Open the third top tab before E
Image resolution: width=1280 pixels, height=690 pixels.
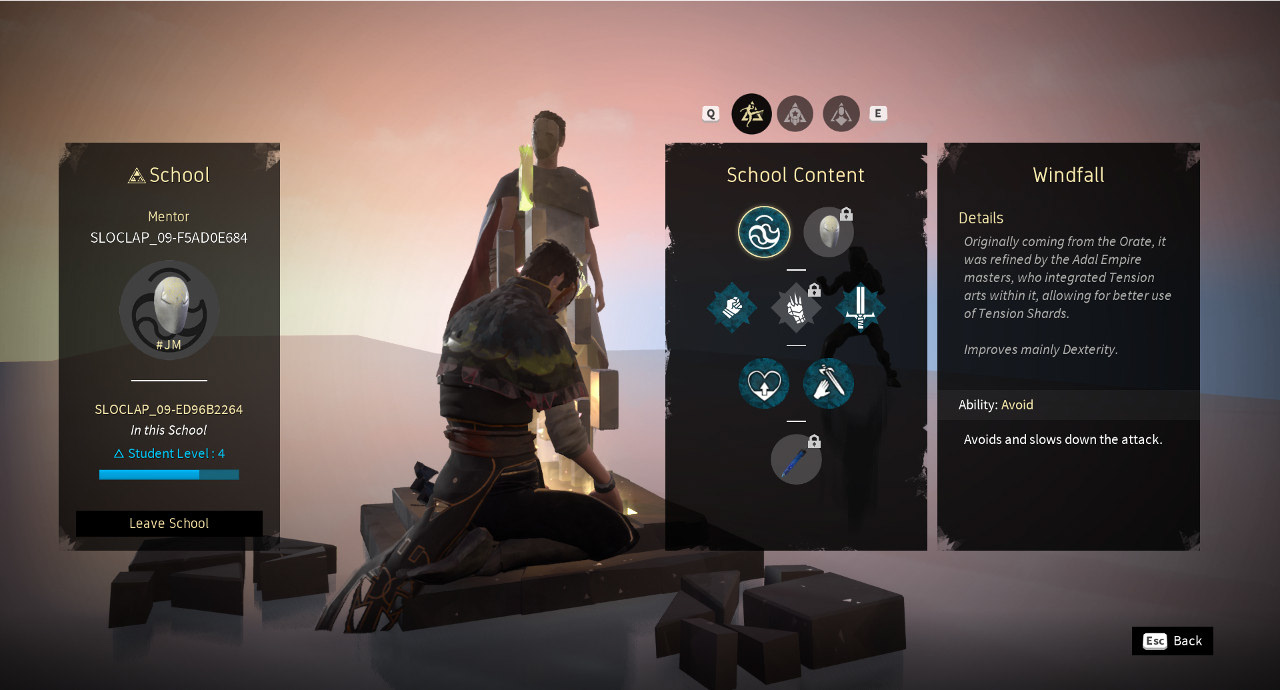841,114
